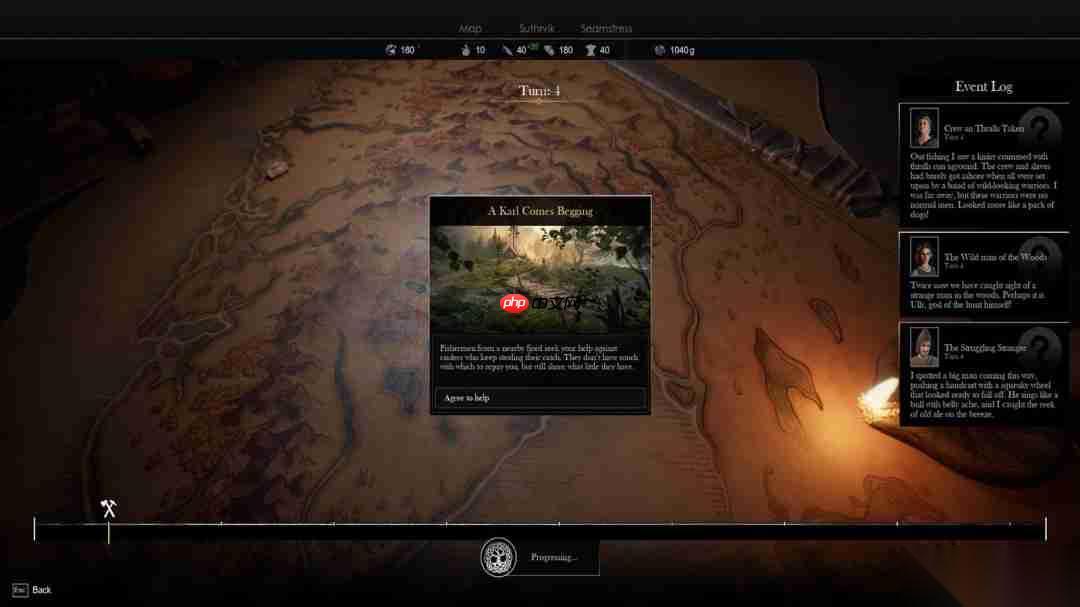Click the A Karl Comes Begging event image
Image resolution: width=1080 pixels, height=607 pixels.
540,280
